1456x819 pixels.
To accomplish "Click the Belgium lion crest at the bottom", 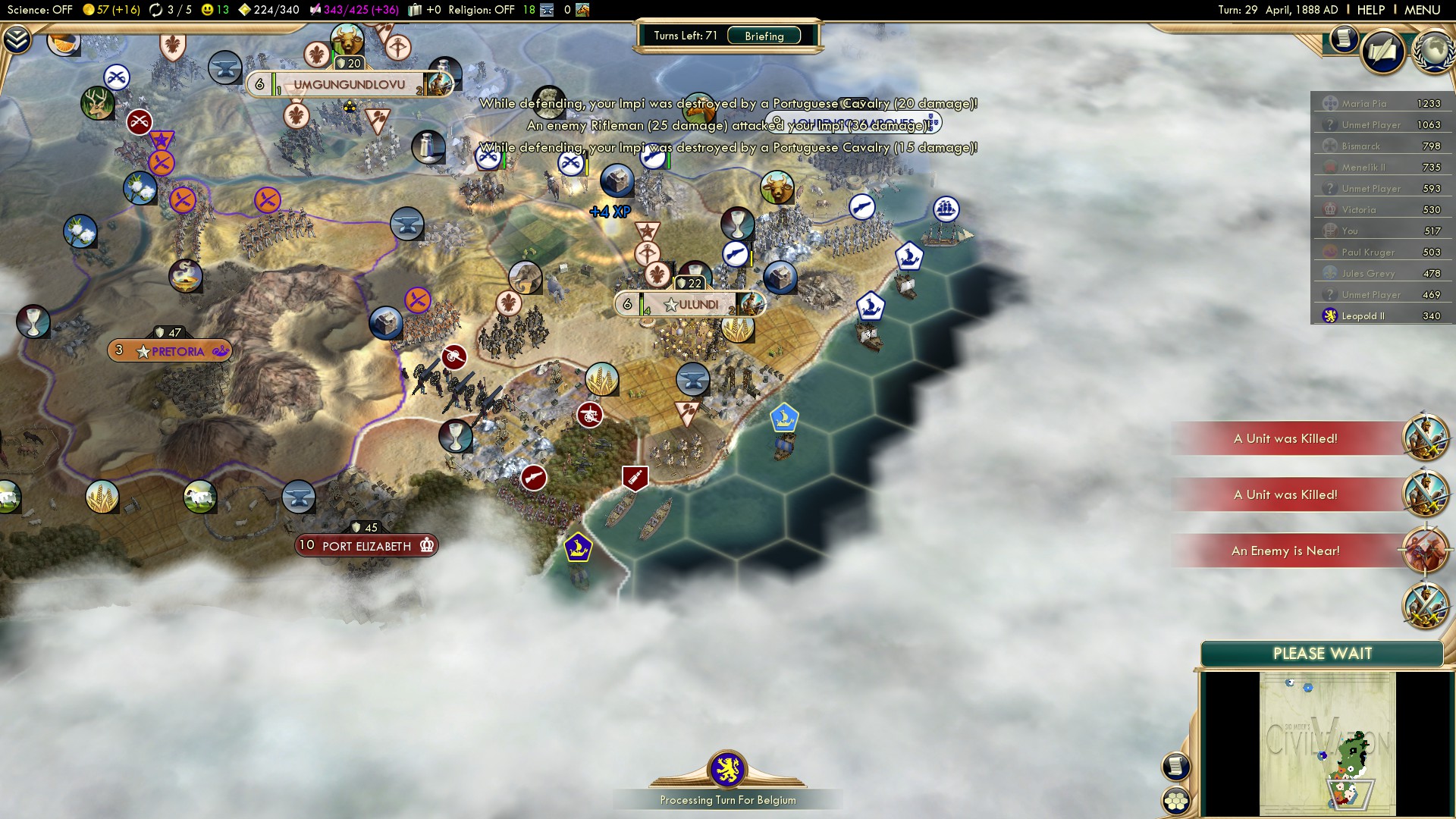I will pyautogui.click(x=728, y=769).
